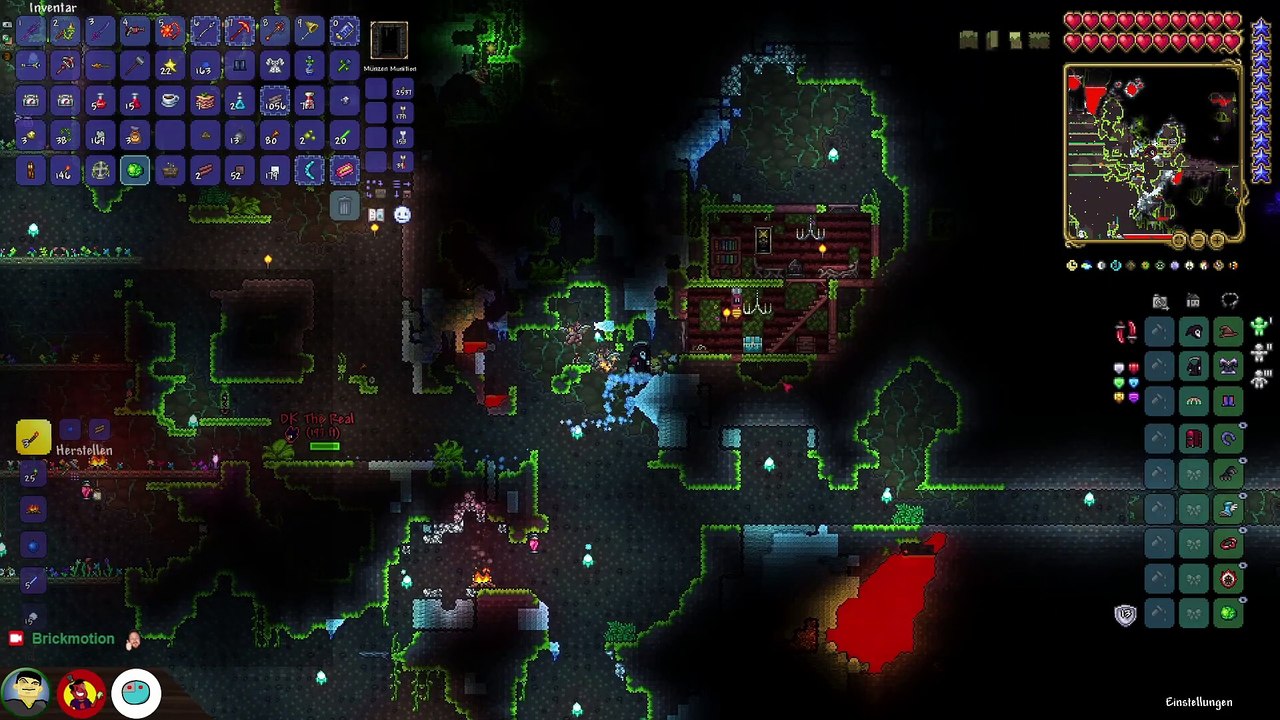This screenshot has height=720, width=1280.
Task: Open the housing menu icon
Action: click(1193, 301)
